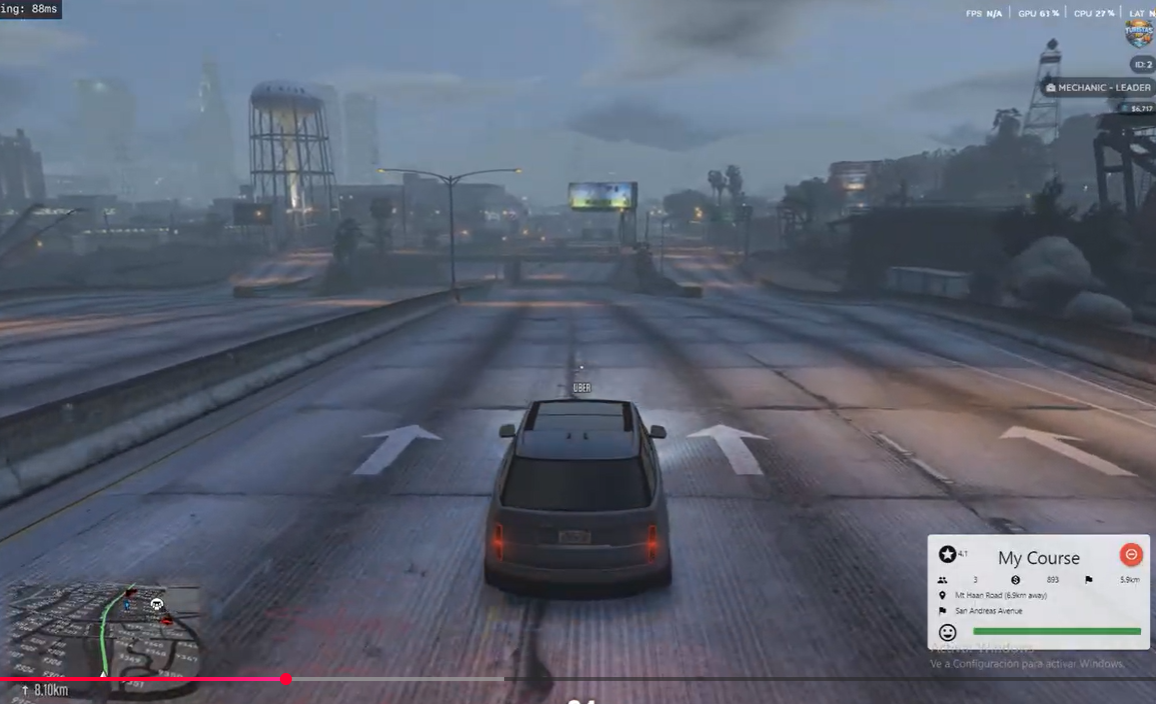Cancel the course with the red minus button
1156x704 pixels.
(x=1131, y=554)
